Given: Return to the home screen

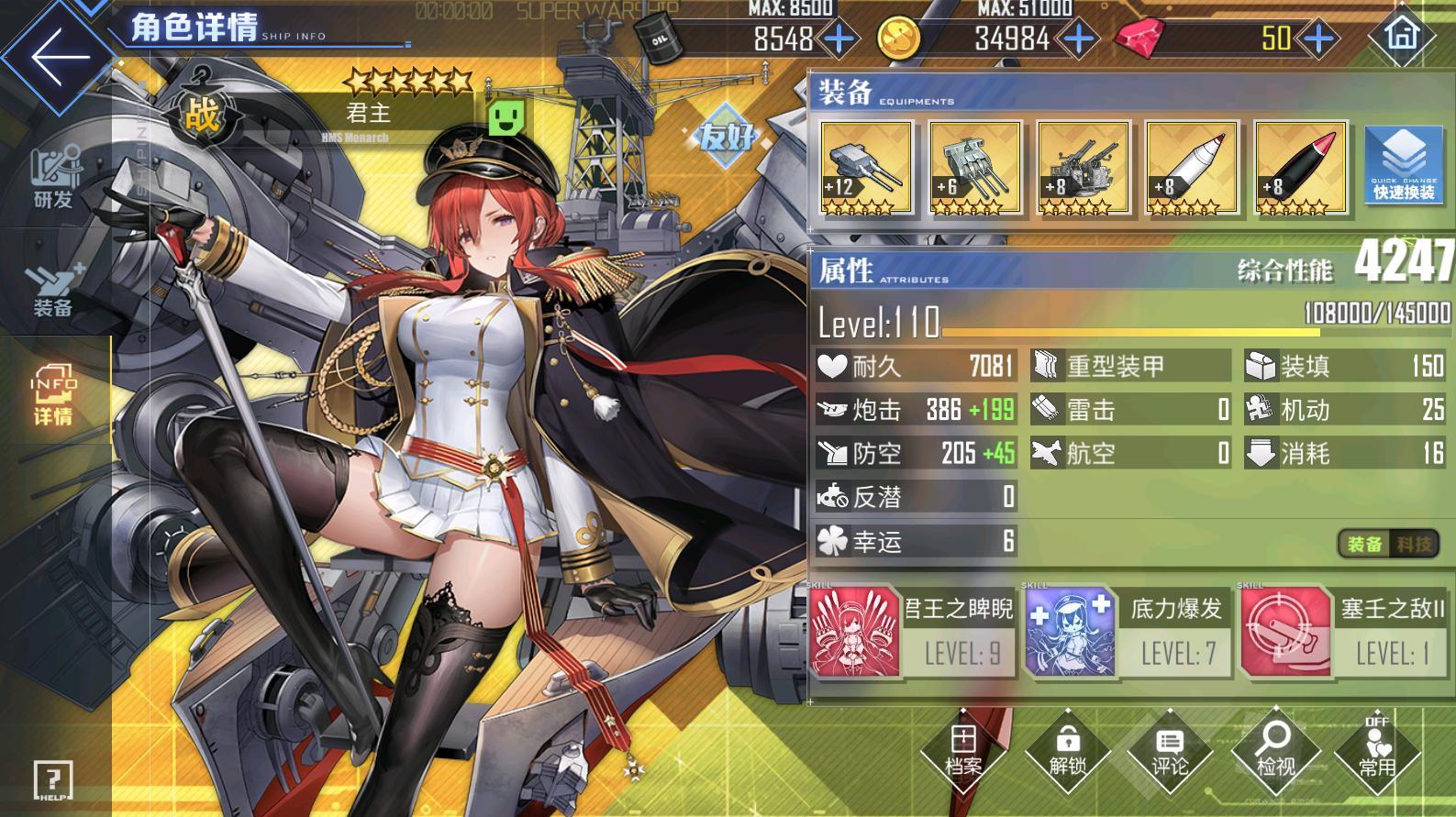Looking at the screenshot, I should click(x=1401, y=35).
